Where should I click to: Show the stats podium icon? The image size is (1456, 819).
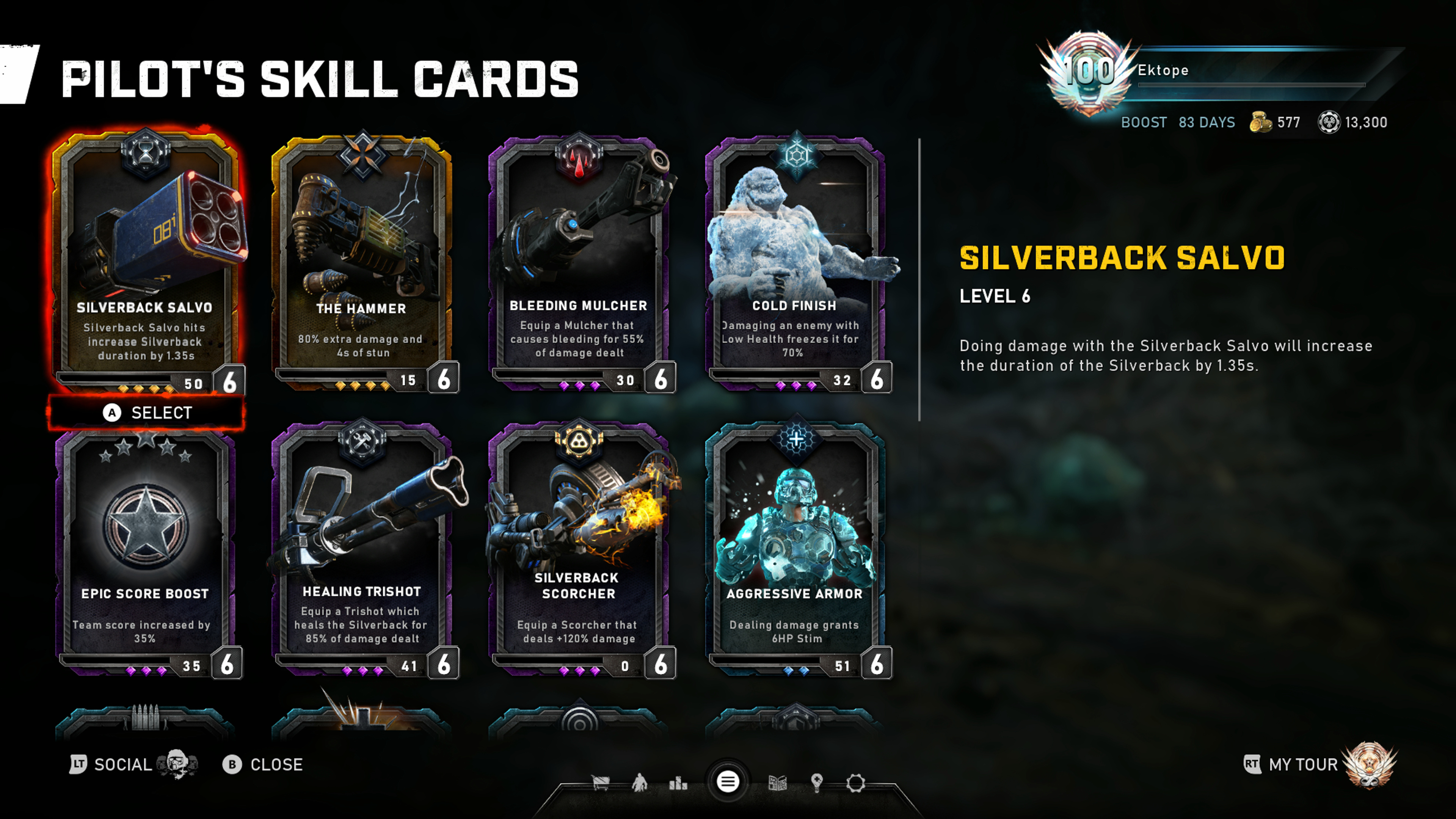(x=678, y=783)
